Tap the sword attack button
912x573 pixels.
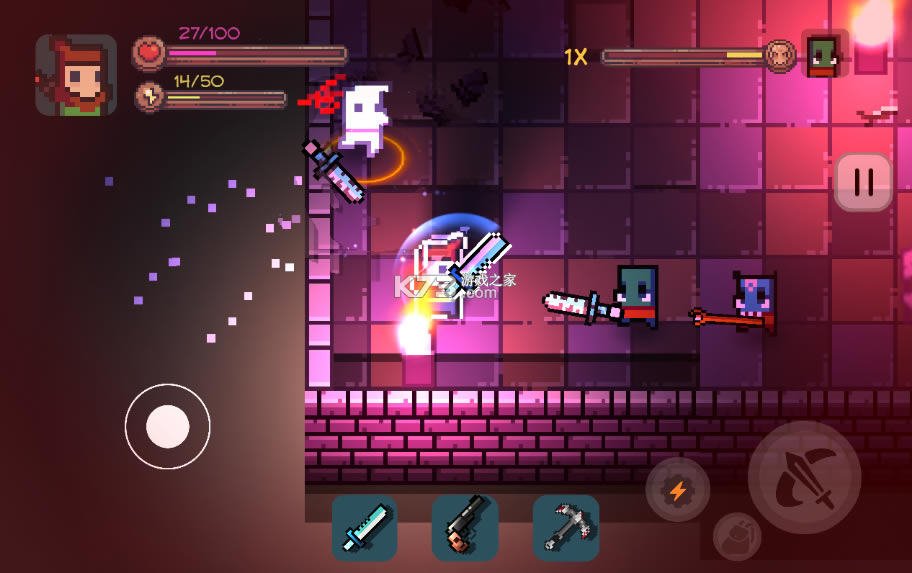pyautogui.click(x=804, y=477)
